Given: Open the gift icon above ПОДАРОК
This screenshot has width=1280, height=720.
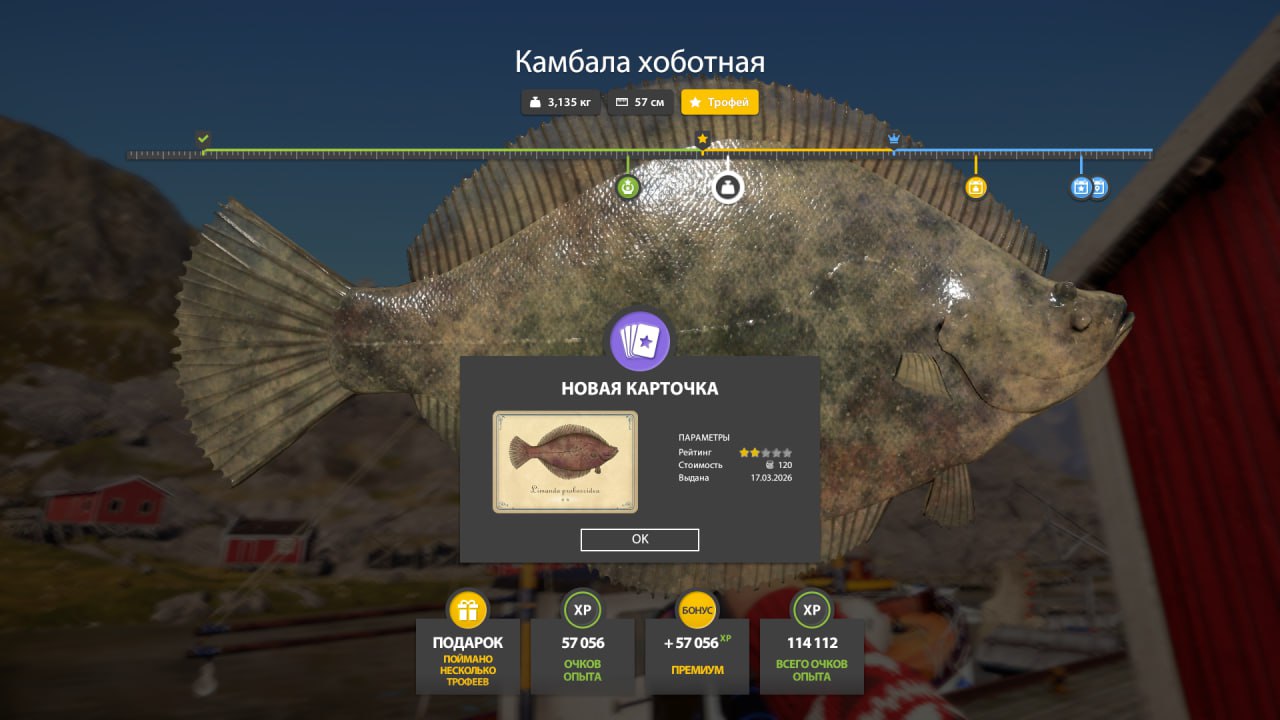Looking at the screenshot, I should coord(467,608).
